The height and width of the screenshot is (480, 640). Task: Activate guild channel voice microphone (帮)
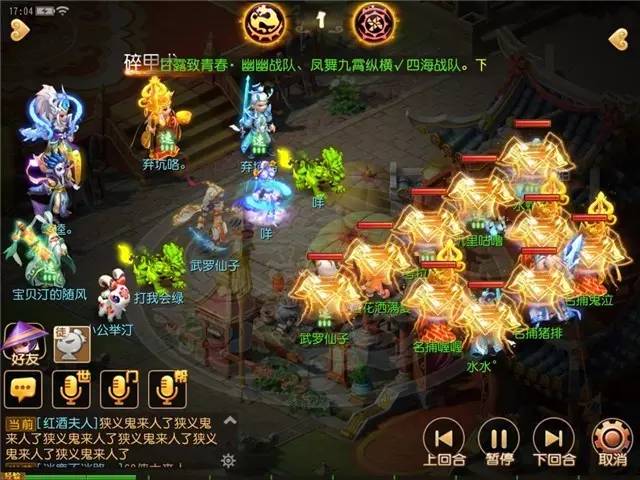pyautogui.click(x=167, y=388)
